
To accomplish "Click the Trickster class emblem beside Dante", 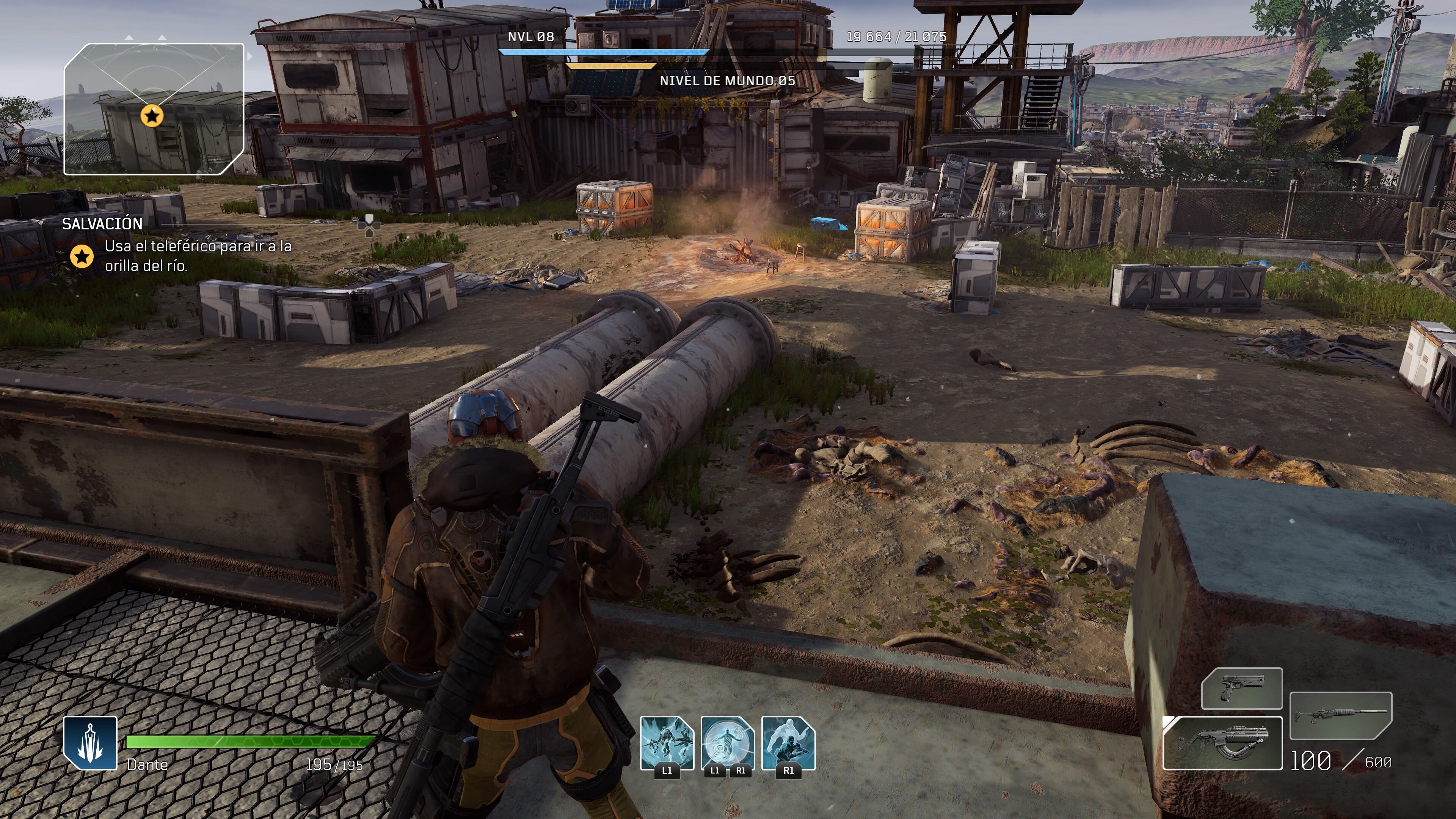I will (x=91, y=742).
